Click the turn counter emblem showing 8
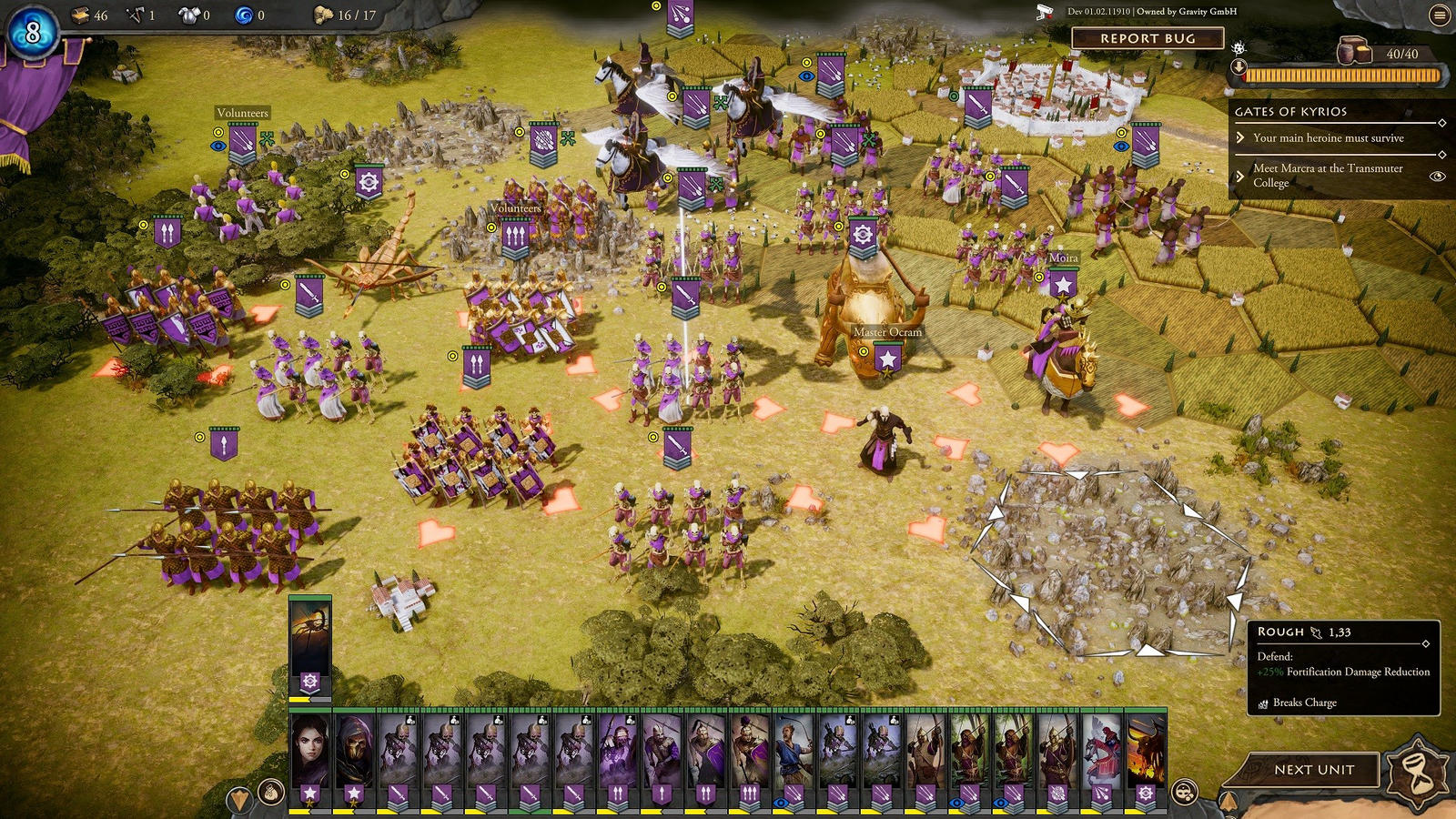This screenshot has width=1456, height=819. [x=33, y=33]
